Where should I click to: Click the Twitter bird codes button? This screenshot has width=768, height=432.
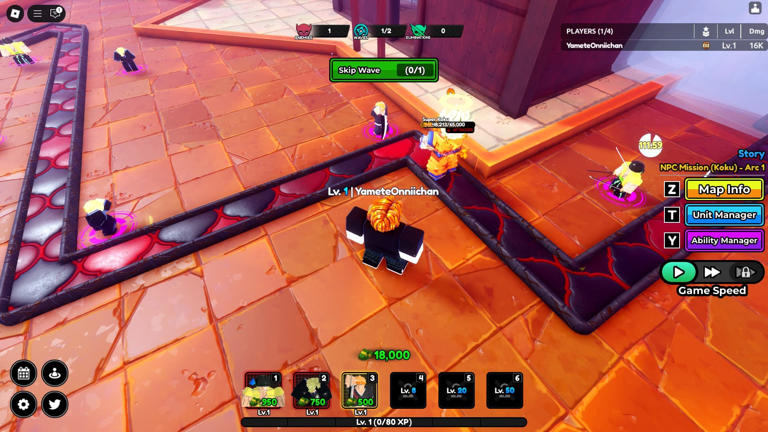[55, 405]
